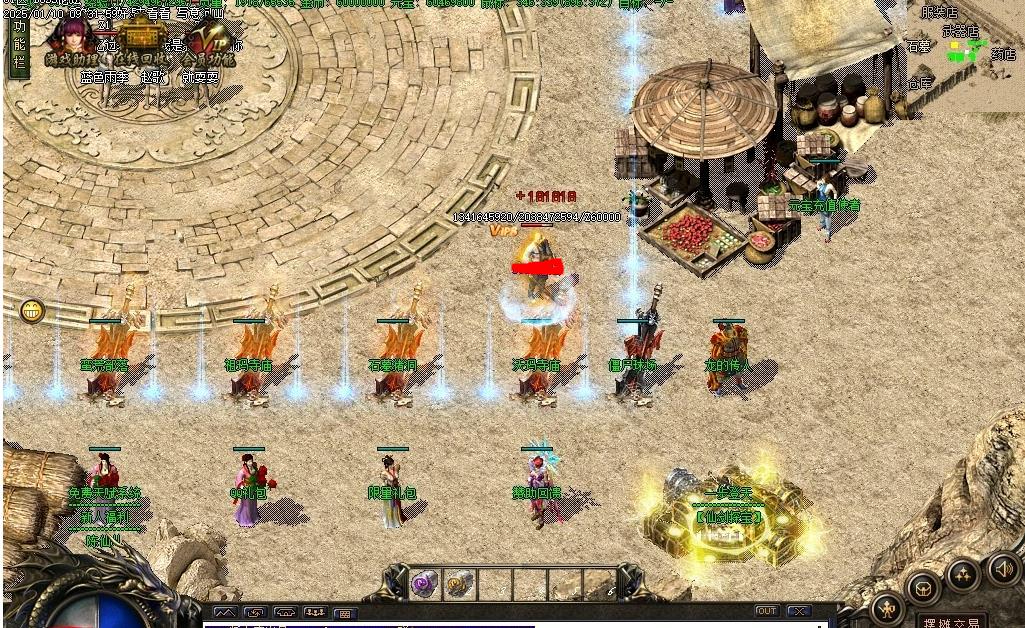Screen dimensions: 1025x628
Task: Click the three-stars round skill button
Action: click(963, 575)
